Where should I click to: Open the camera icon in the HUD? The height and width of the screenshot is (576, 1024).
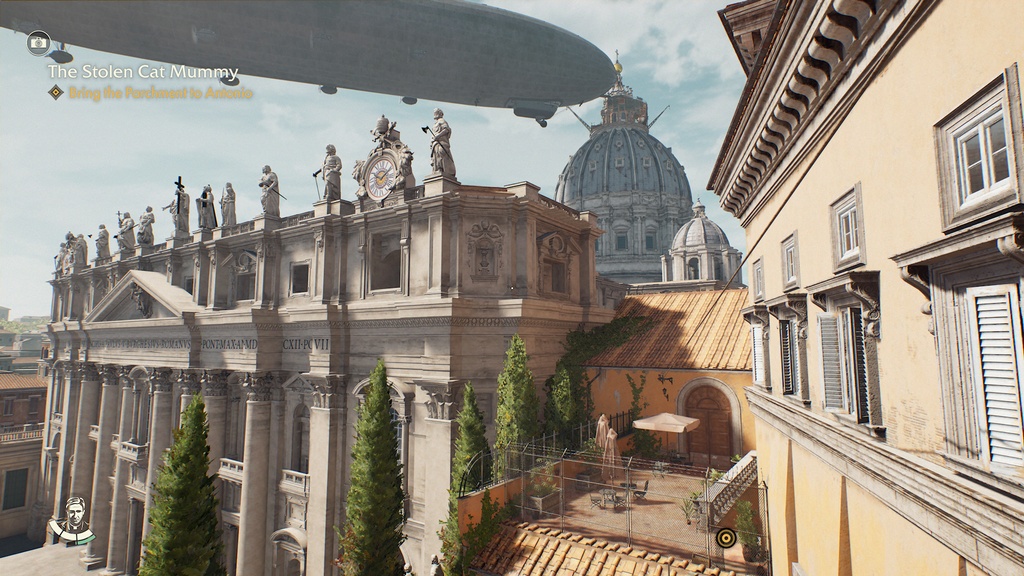tap(39, 43)
